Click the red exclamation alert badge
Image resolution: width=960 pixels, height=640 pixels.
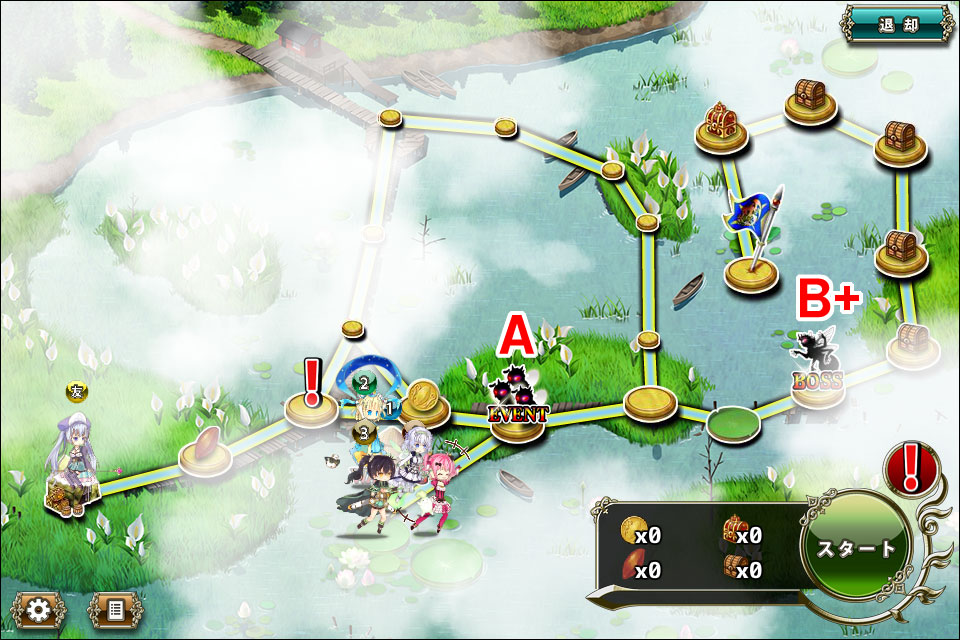click(911, 468)
